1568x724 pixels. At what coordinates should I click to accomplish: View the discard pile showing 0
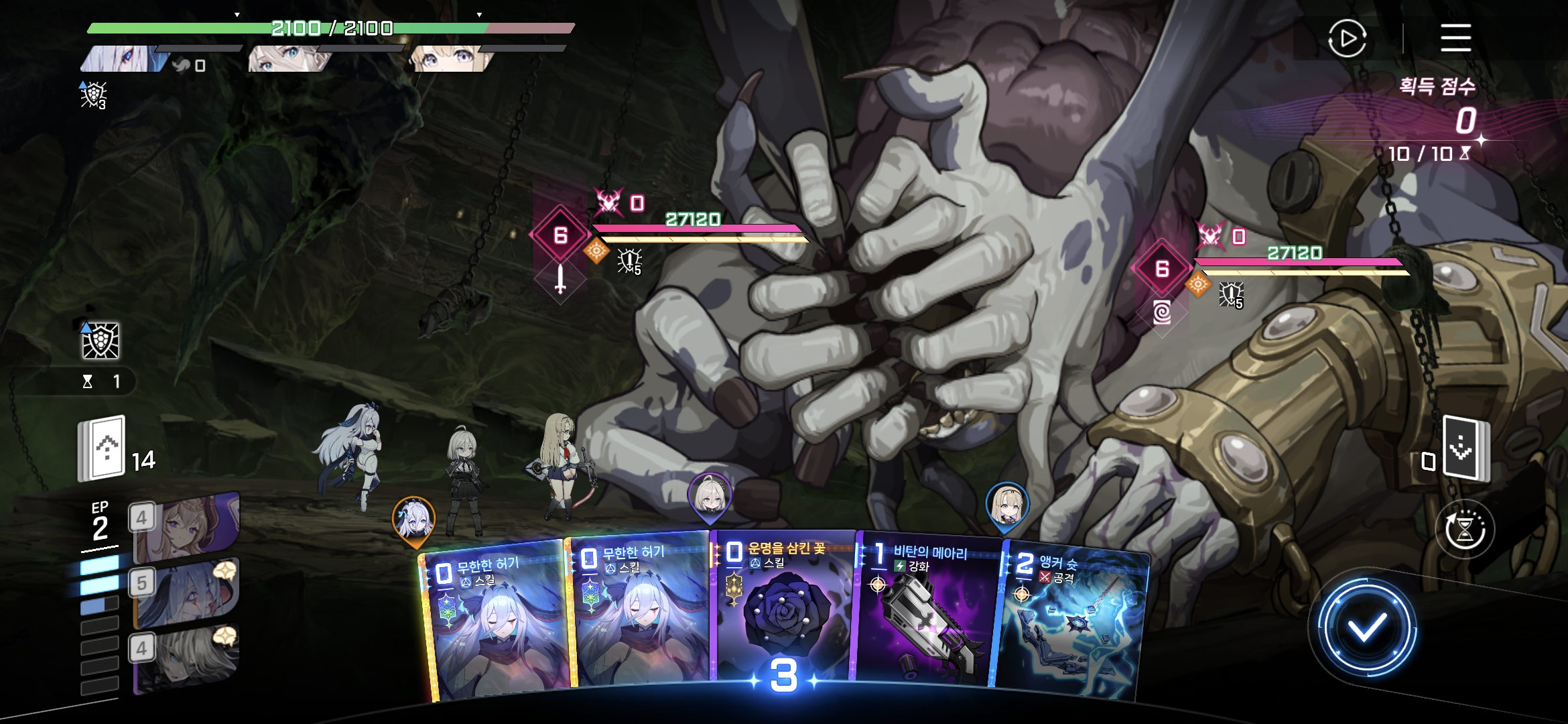pyautogui.click(x=1465, y=449)
